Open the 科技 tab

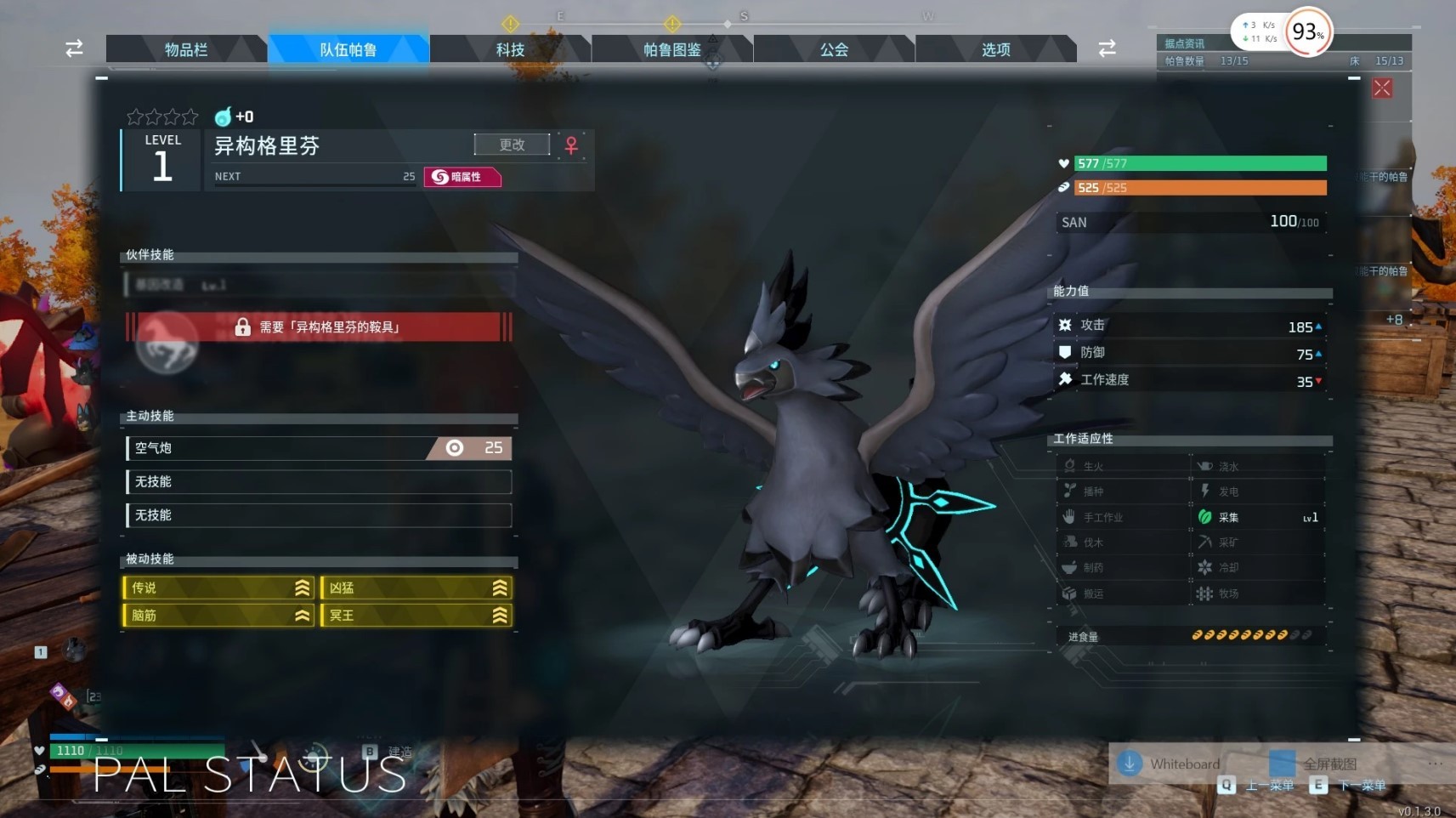pos(510,49)
